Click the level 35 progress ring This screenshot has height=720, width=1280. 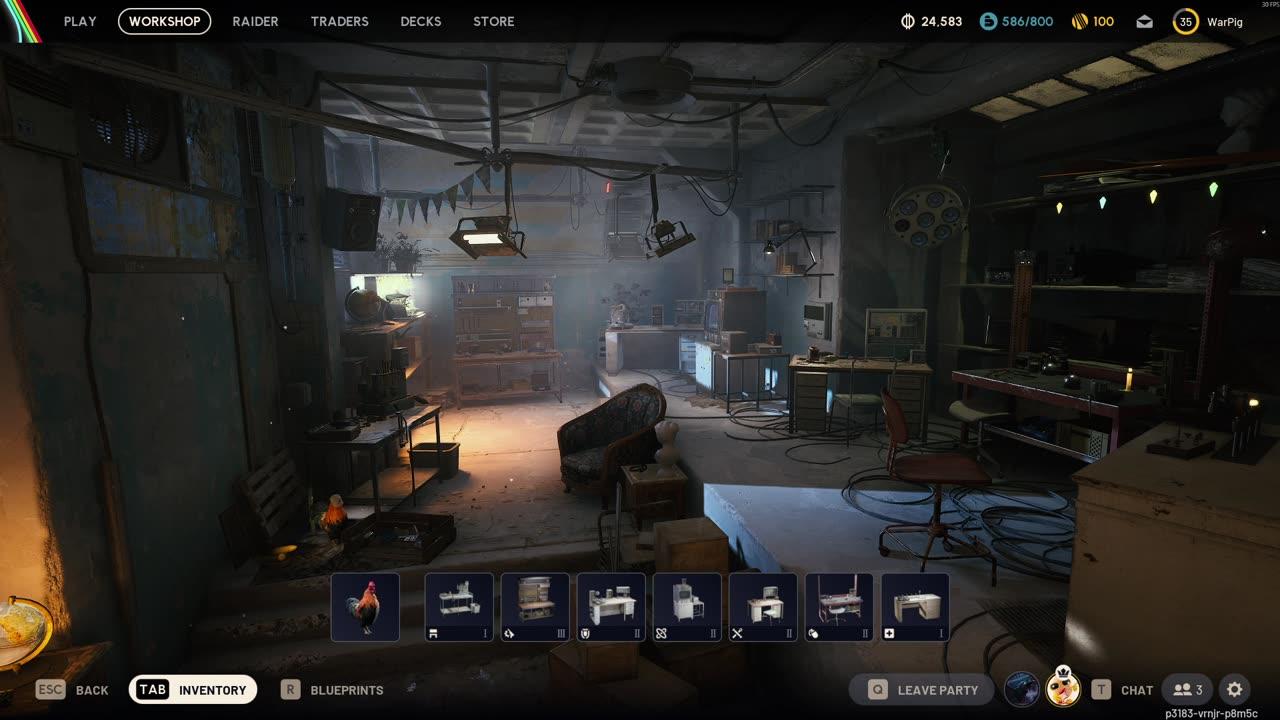point(1185,21)
